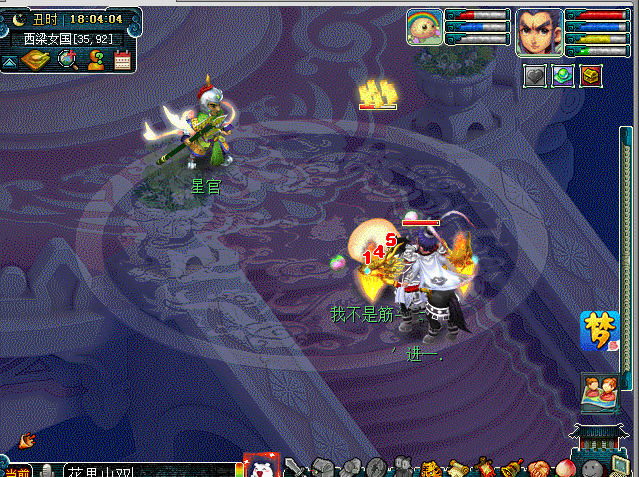Open the calendar activity icon
The width and height of the screenshot is (639, 477).
click(x=123, y=60)
